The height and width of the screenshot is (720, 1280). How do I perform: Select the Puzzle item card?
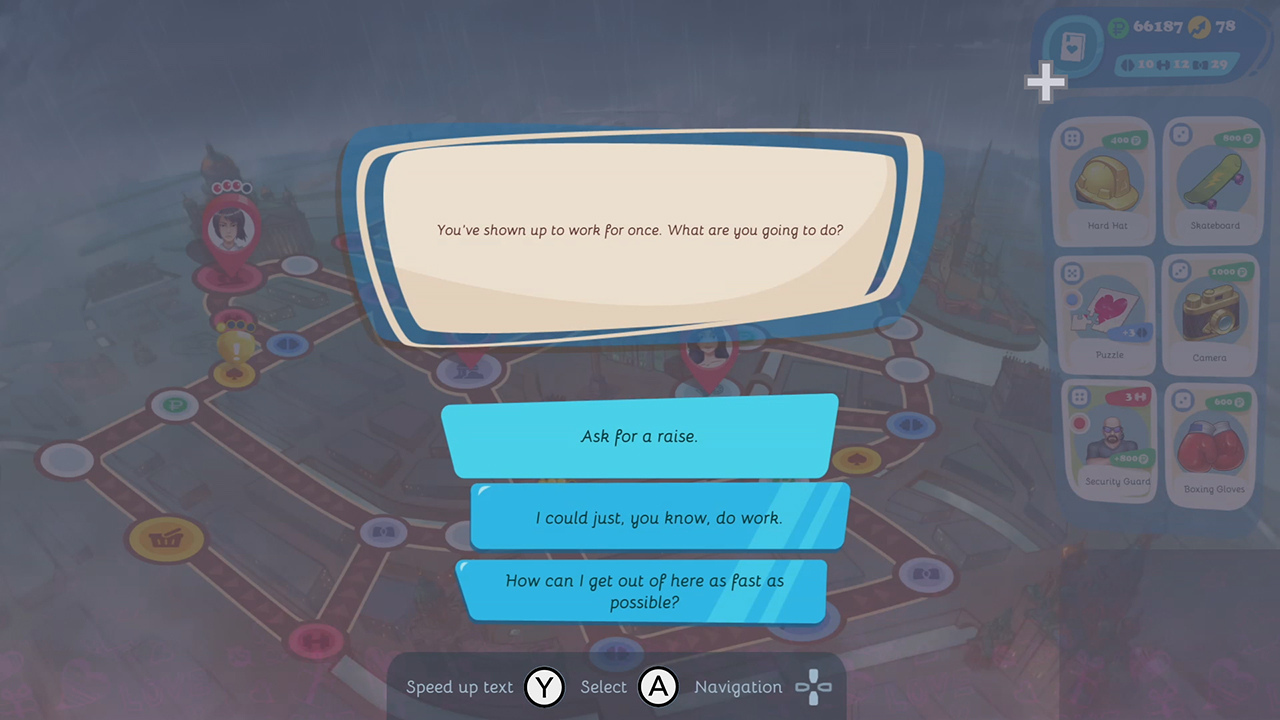click(1106, 315)
